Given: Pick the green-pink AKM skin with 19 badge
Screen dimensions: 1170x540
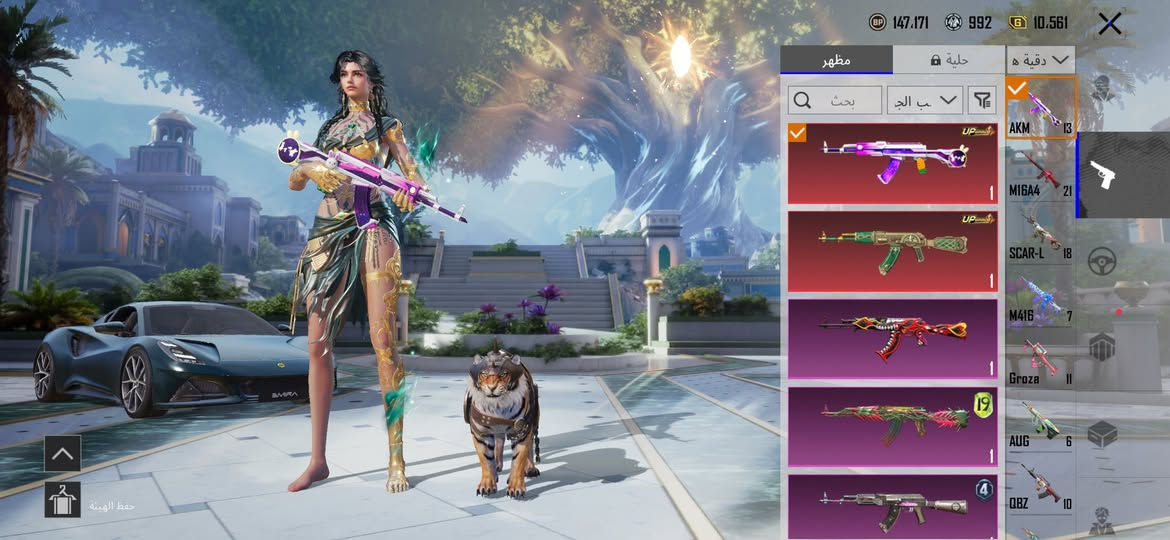Looking at the screenshot, I should click(x=892, y=426).
